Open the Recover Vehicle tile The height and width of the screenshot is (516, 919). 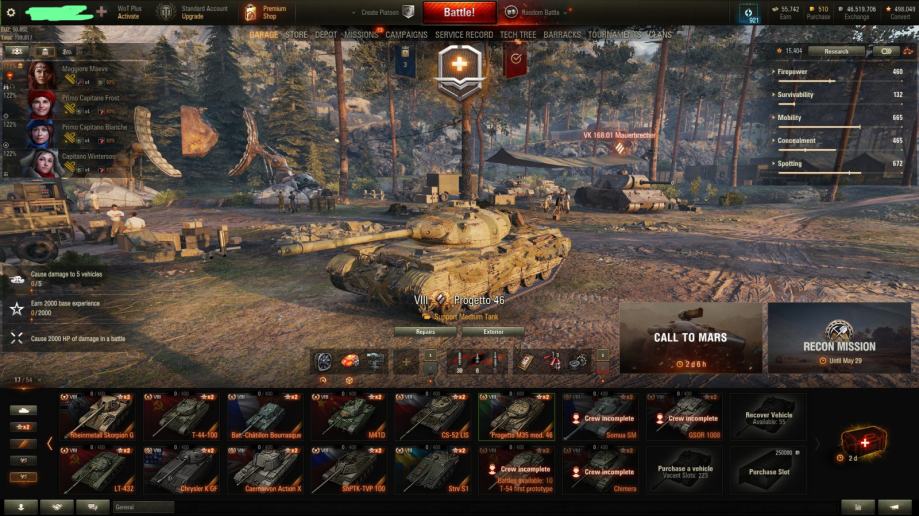(x=768, y=416)
